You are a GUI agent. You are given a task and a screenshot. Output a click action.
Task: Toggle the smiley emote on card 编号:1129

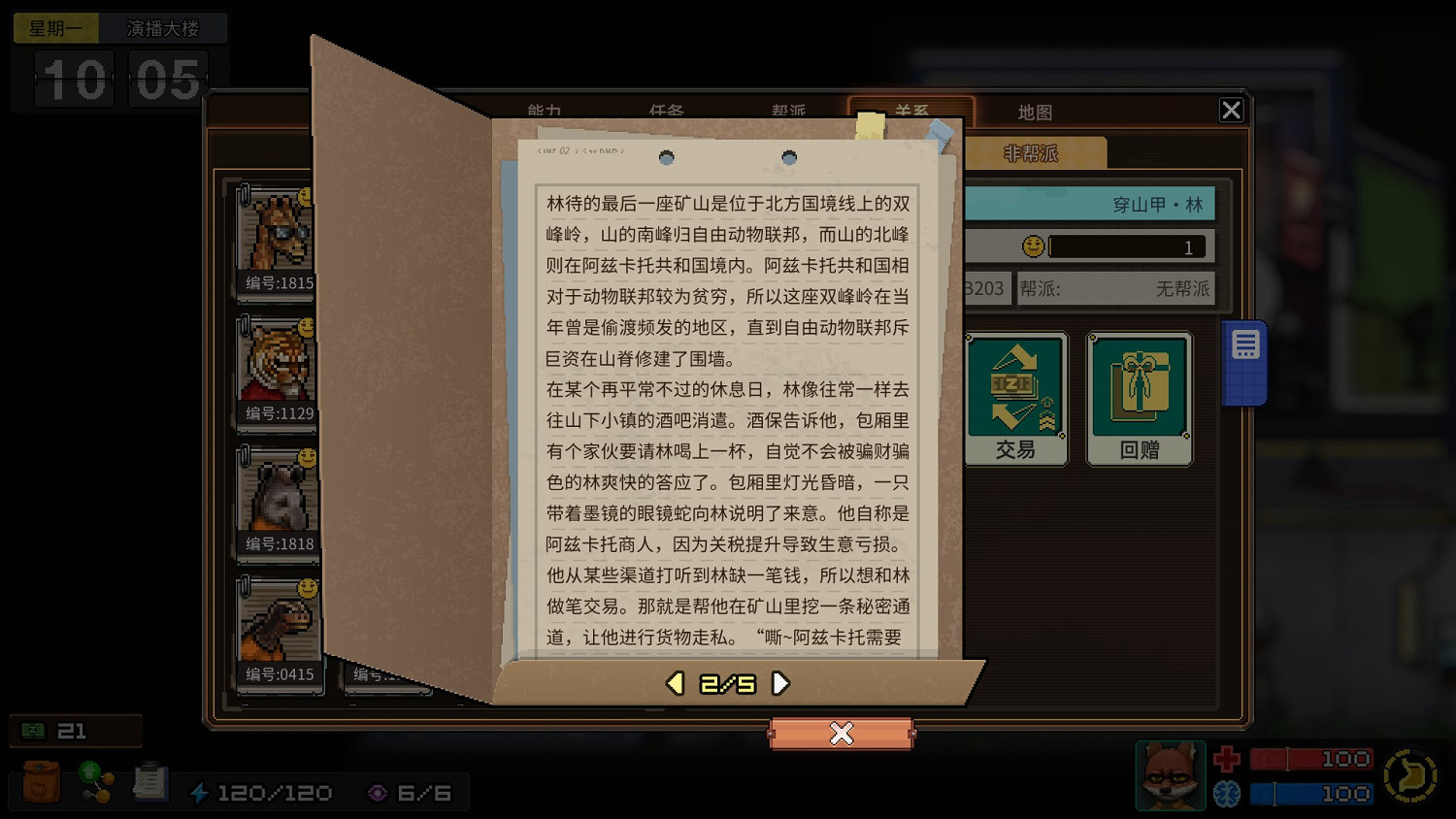(x=307, y=327)
